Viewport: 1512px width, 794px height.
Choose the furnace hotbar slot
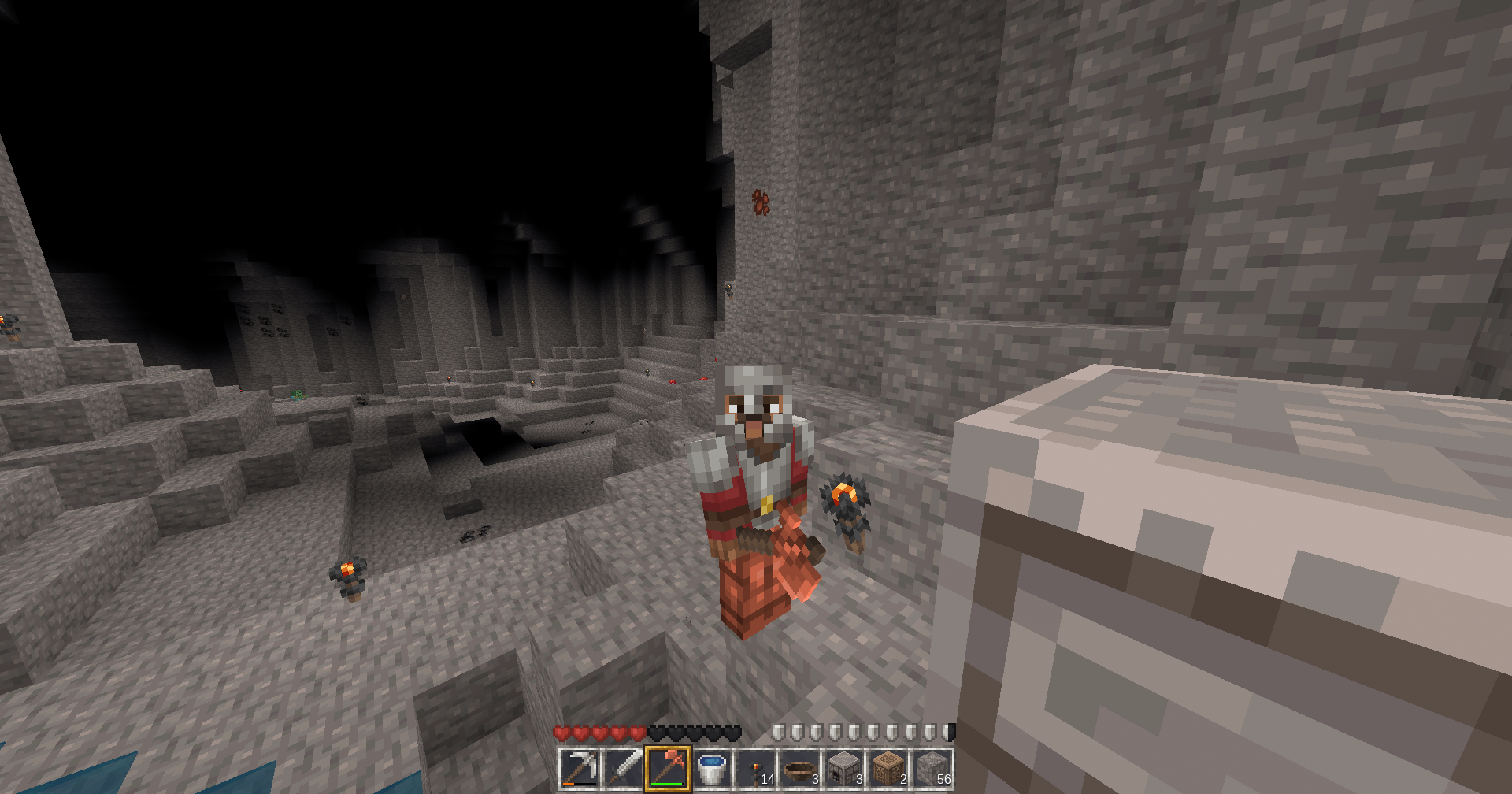click(844, 768)
